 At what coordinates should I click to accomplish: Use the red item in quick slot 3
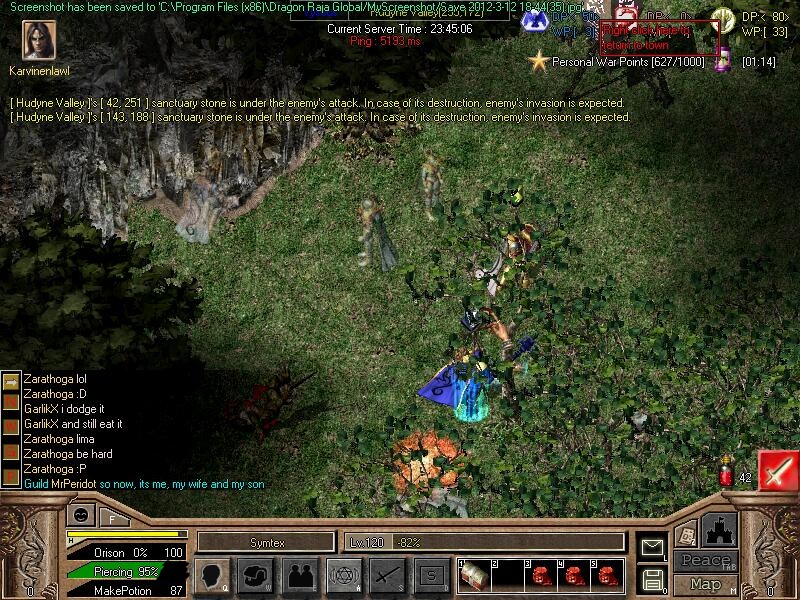point(542,575)
